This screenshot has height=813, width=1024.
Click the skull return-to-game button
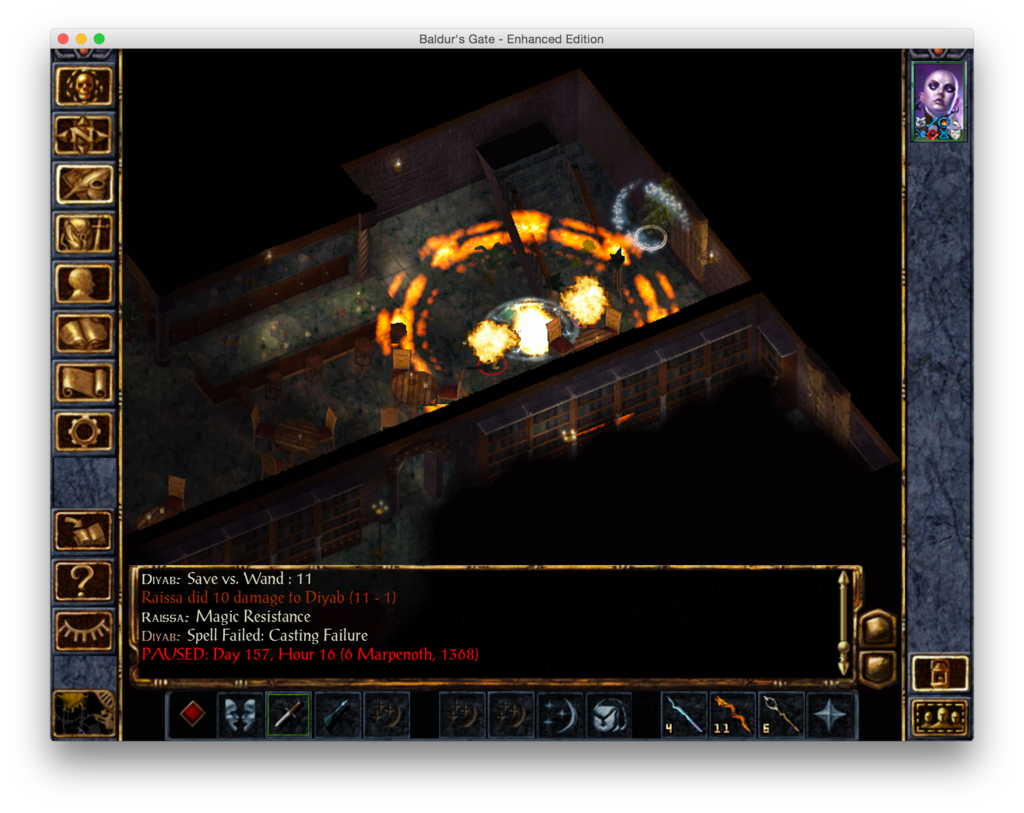[84, 85]
